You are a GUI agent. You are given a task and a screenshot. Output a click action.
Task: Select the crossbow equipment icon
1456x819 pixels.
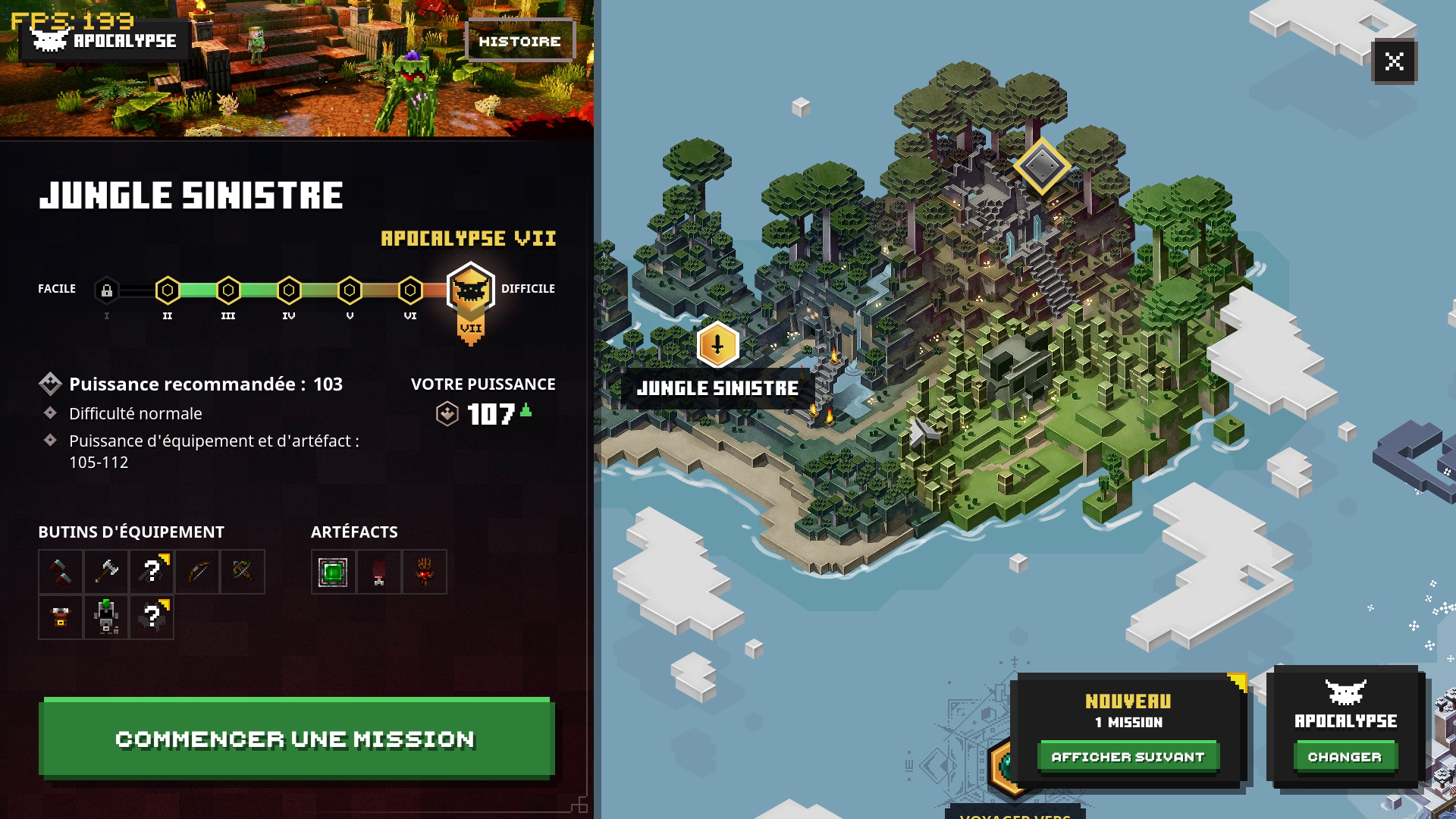244,571
